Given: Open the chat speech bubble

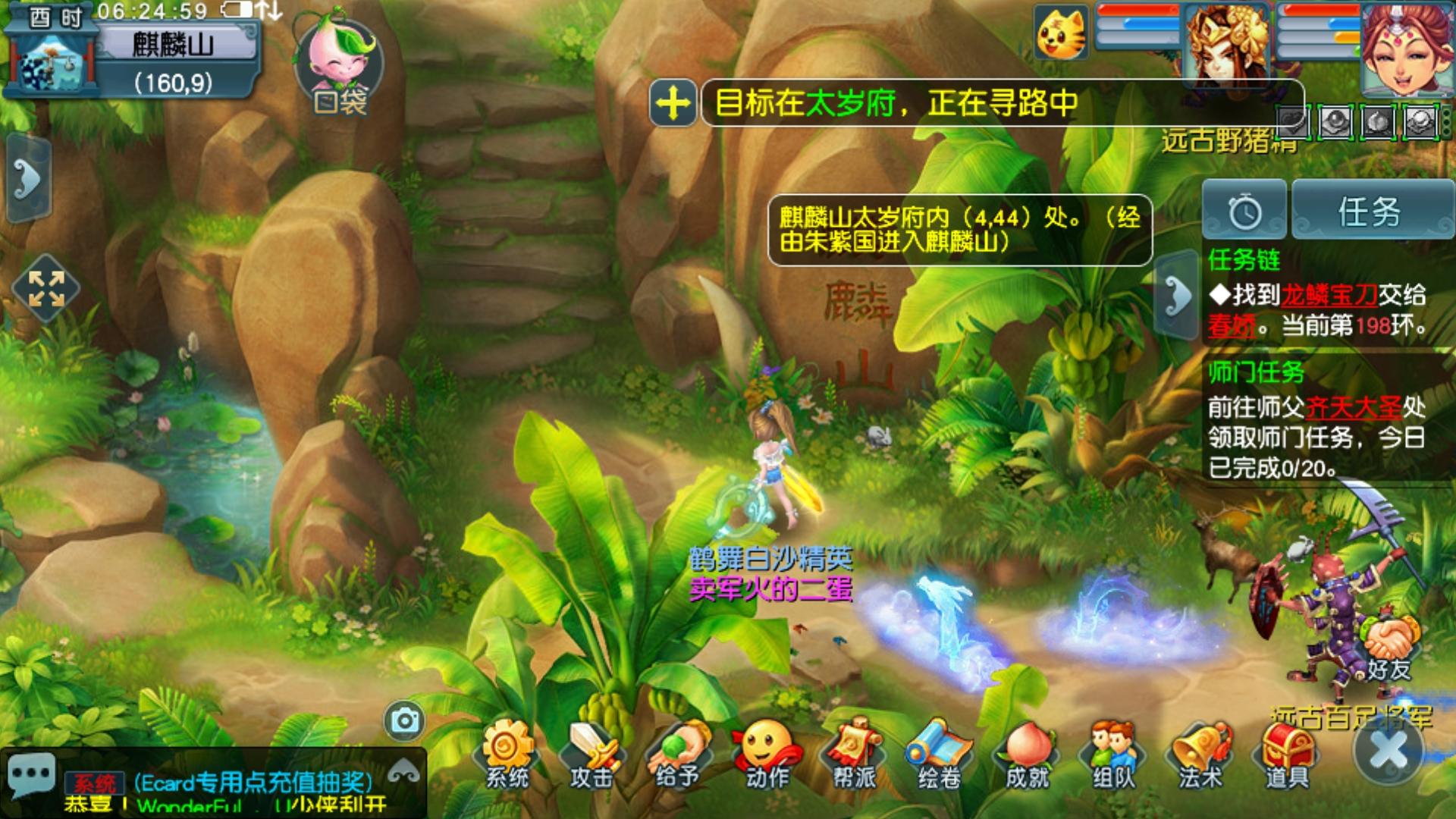Looking at the screenshot, I should [31, 775].
